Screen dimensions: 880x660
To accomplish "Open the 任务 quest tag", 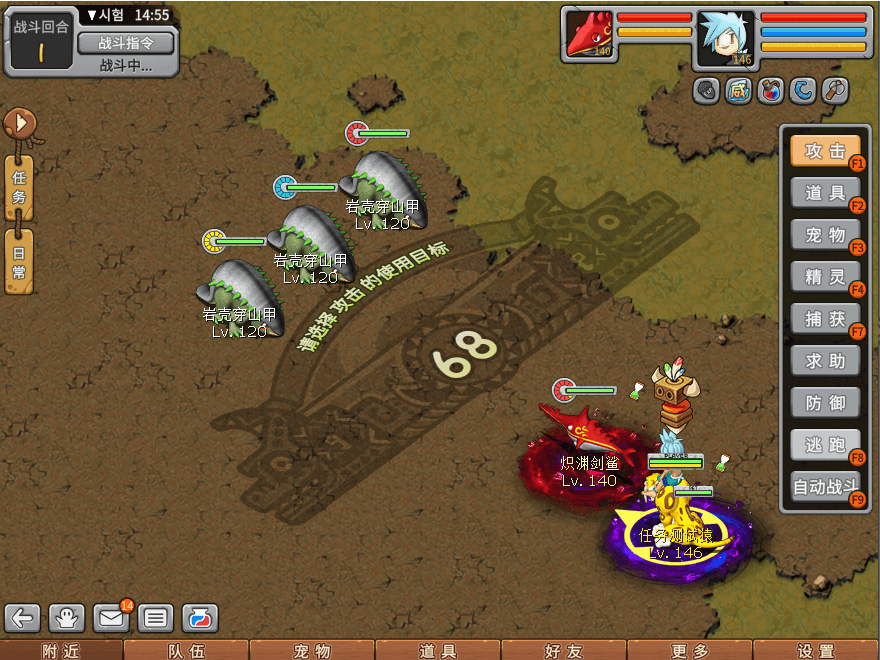I will [x=19, y=186].
